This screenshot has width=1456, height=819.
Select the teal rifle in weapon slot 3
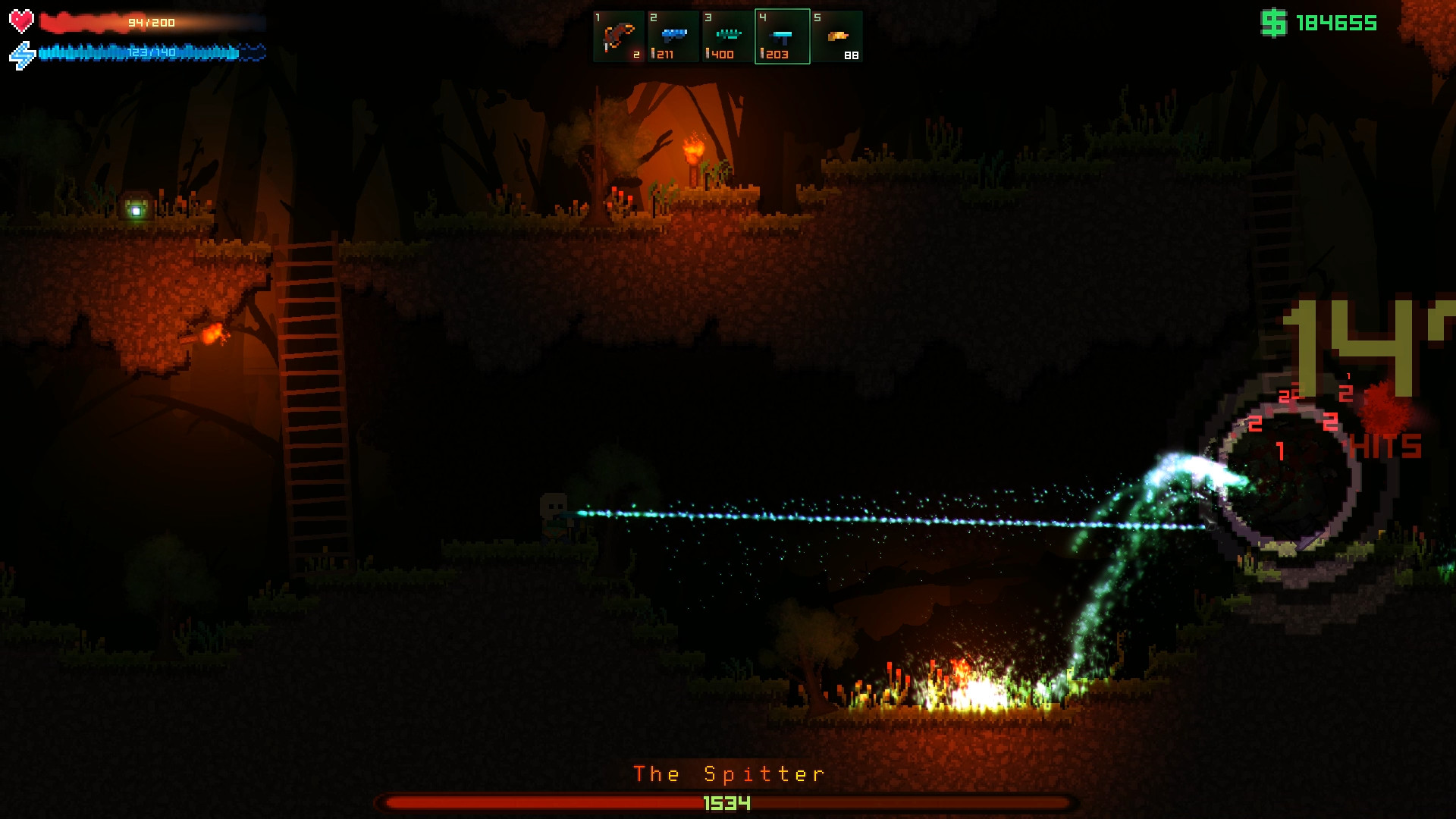pos(728,33)
